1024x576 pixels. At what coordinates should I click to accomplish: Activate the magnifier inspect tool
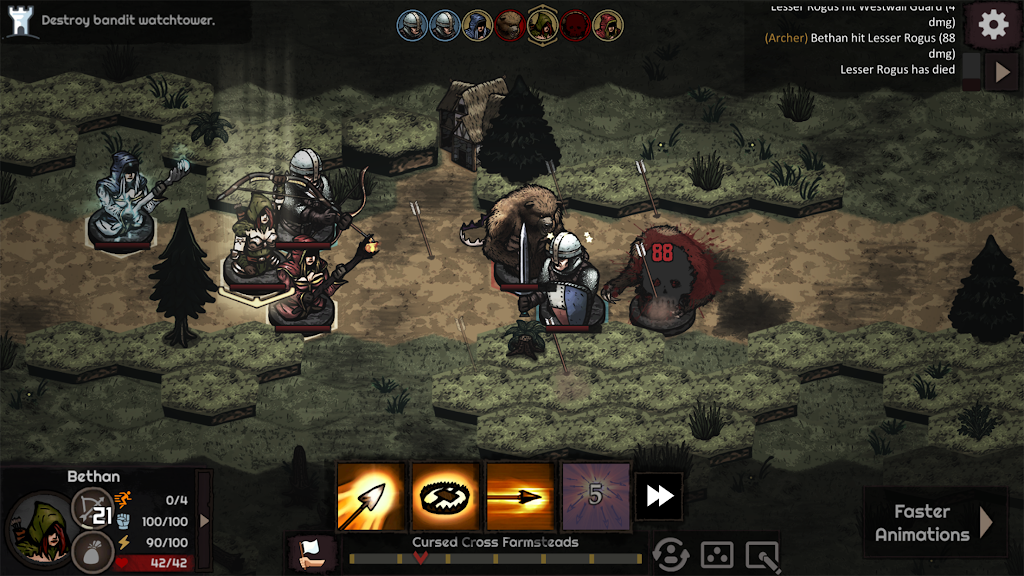pos(762,554)
